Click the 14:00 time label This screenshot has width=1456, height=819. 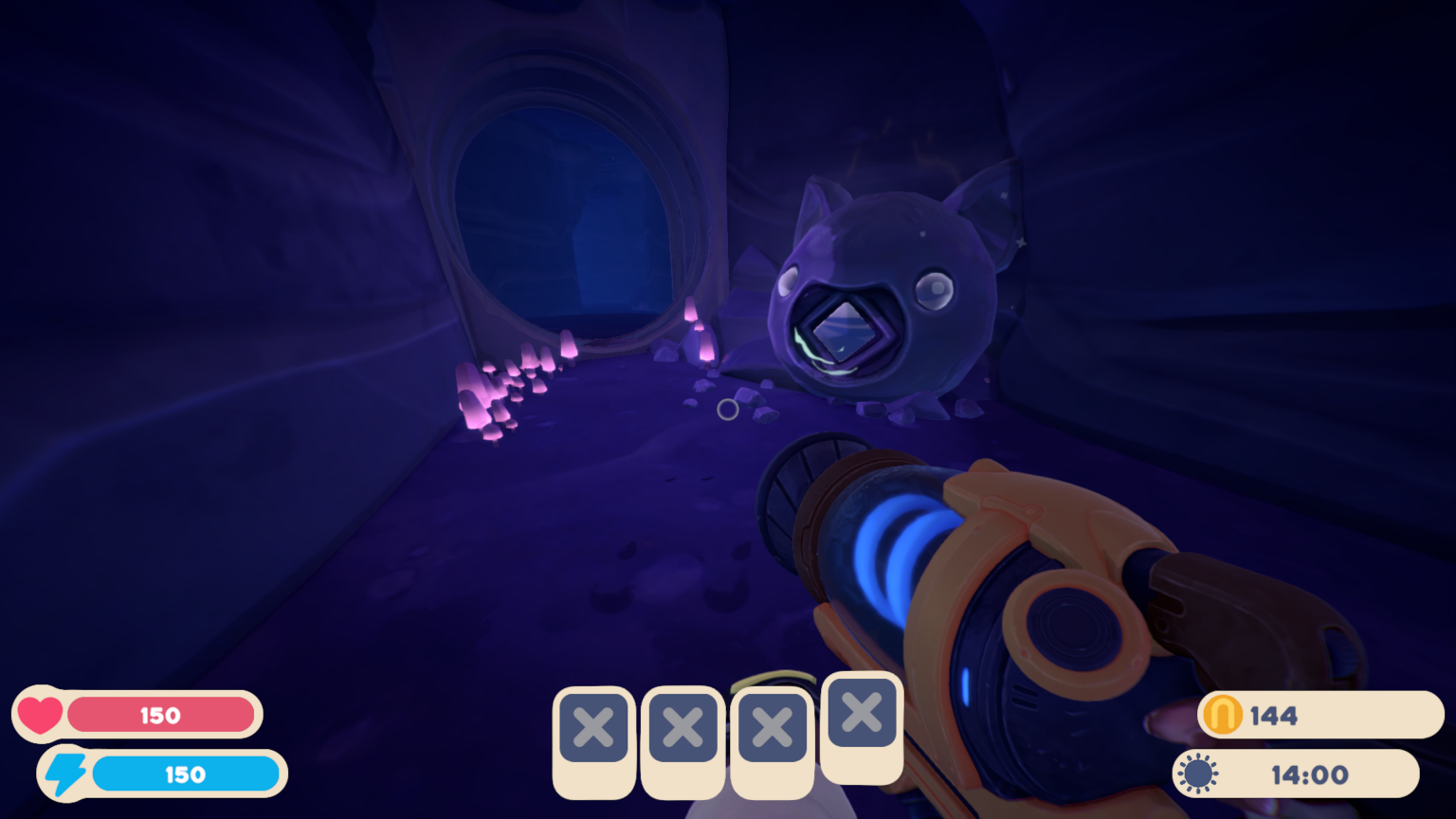[1309, 773]
